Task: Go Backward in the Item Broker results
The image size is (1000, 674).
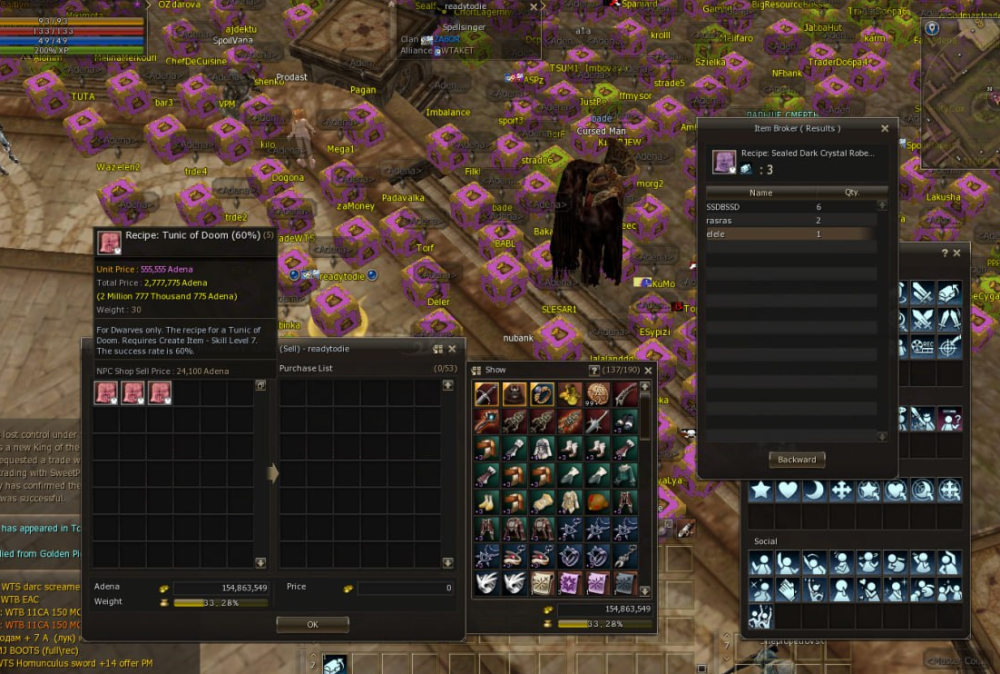Action: (x=796, y=460)
